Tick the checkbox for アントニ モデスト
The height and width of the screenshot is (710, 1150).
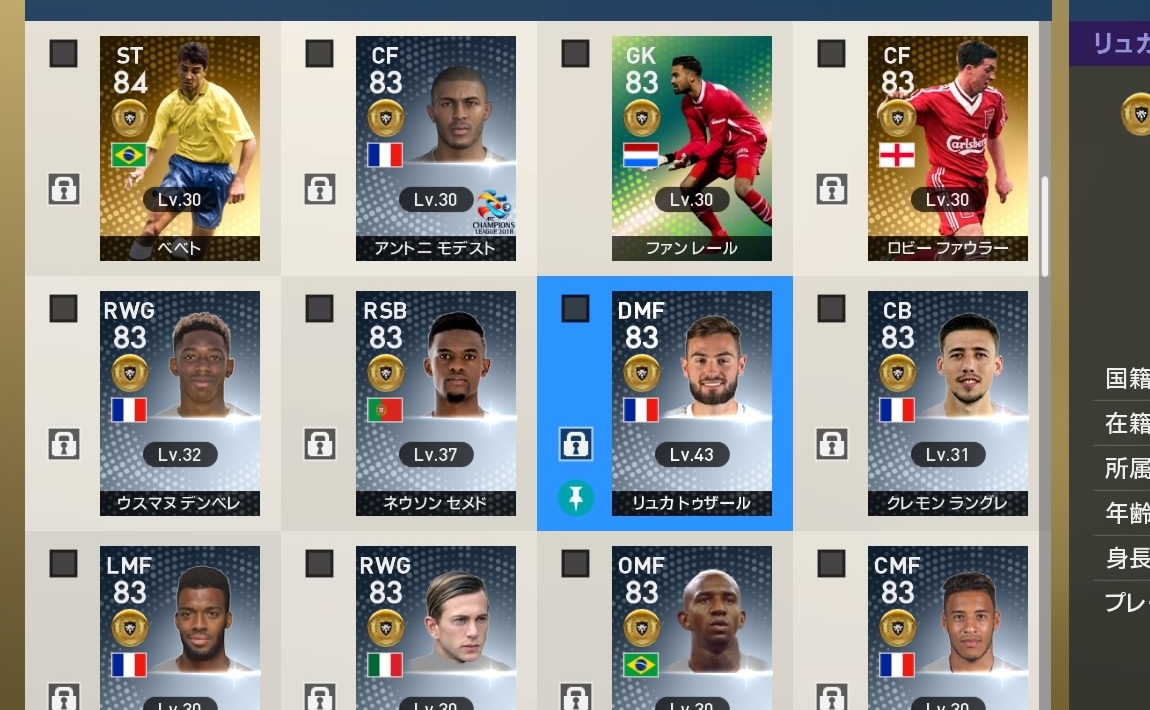(319, 54)
